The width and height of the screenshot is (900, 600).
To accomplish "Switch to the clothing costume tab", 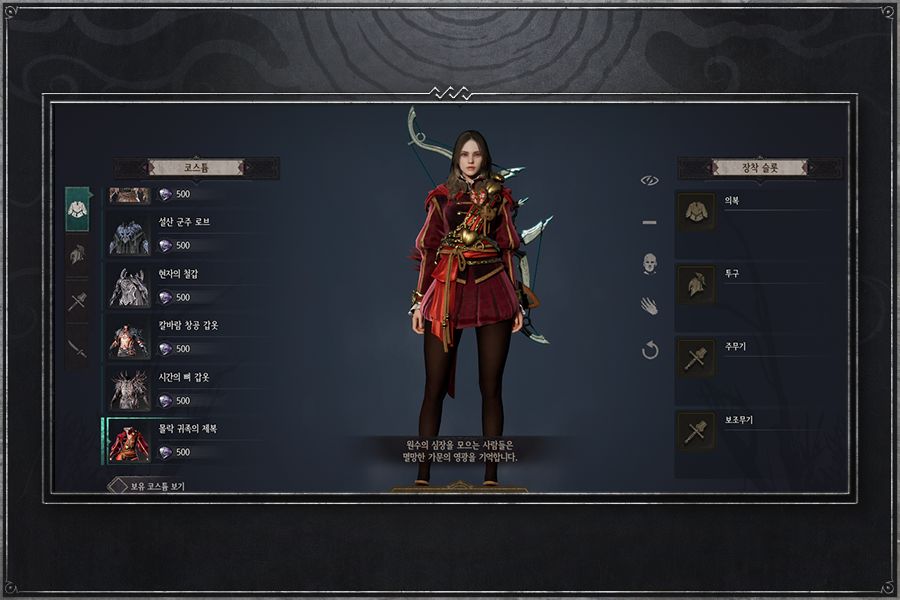I will 77,209.
